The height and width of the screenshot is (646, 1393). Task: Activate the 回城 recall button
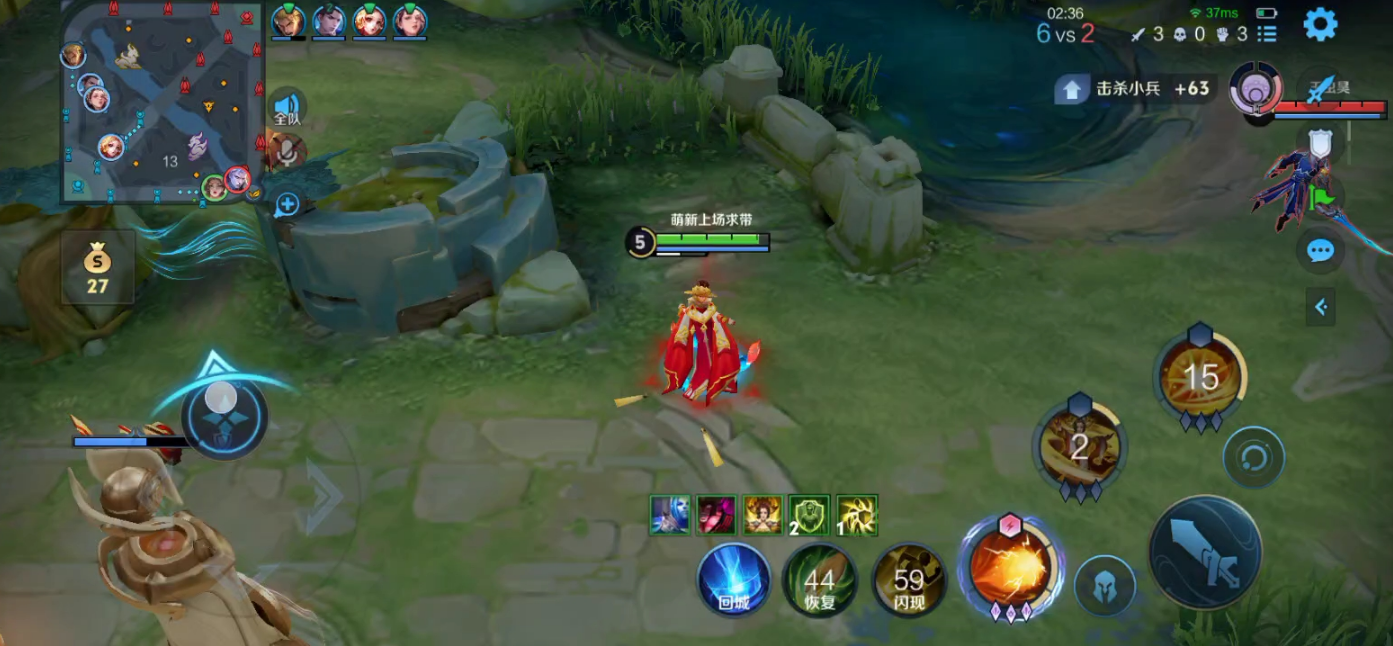pyautogui.click(x=734, y=580)
